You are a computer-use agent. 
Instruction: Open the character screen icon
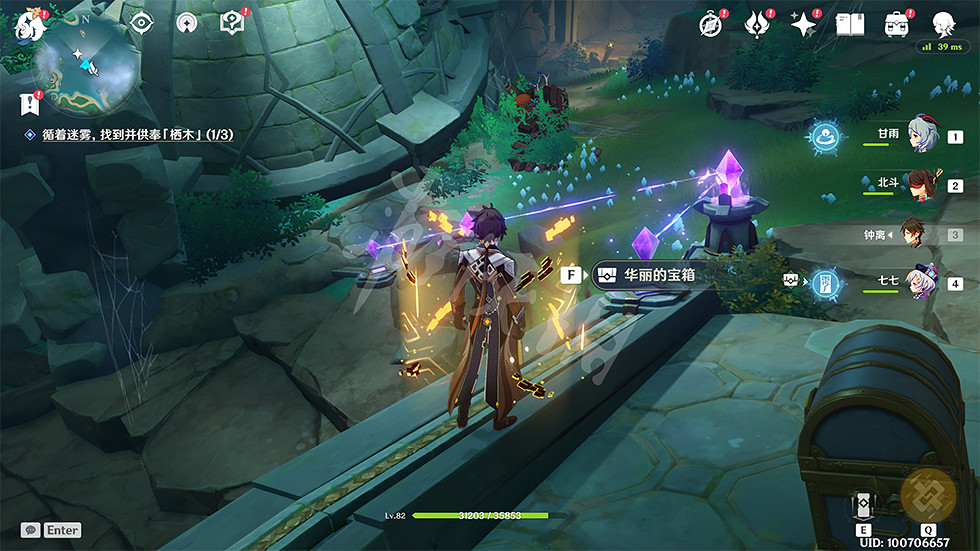pyautogui.click(x=943, y=24)
